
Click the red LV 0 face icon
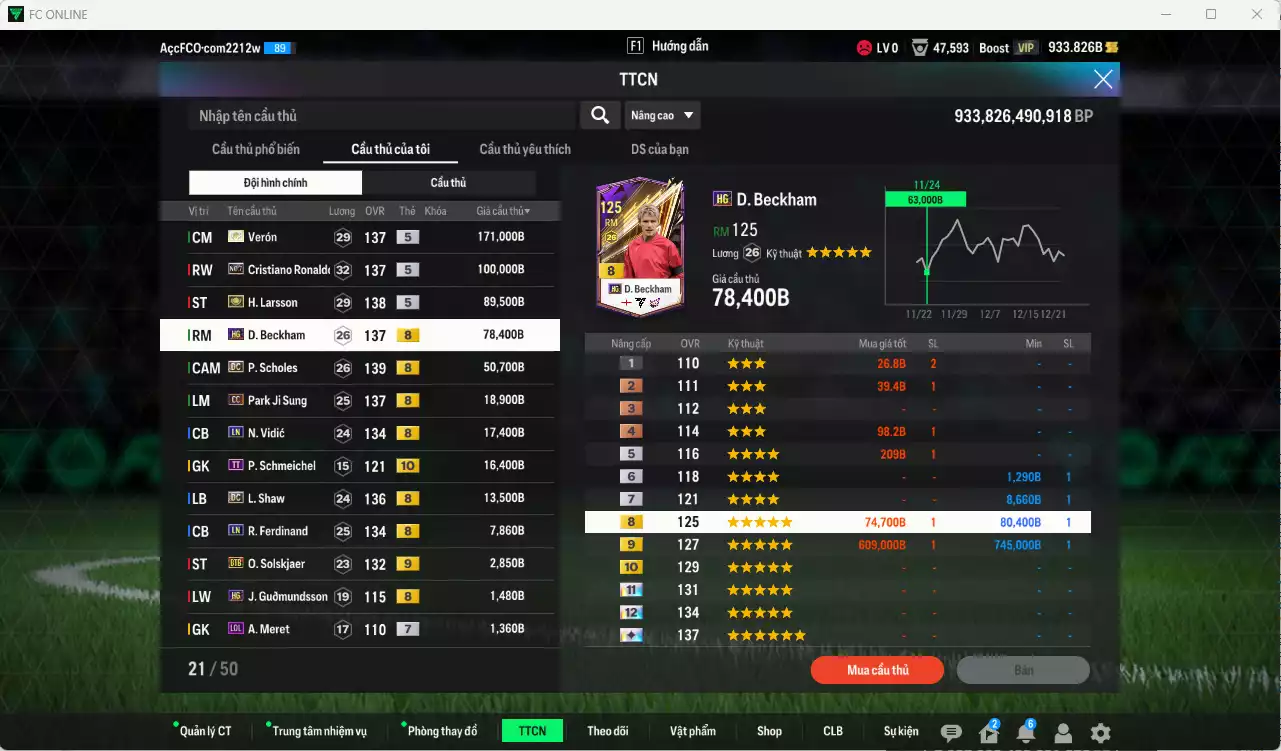pos(862,46)
